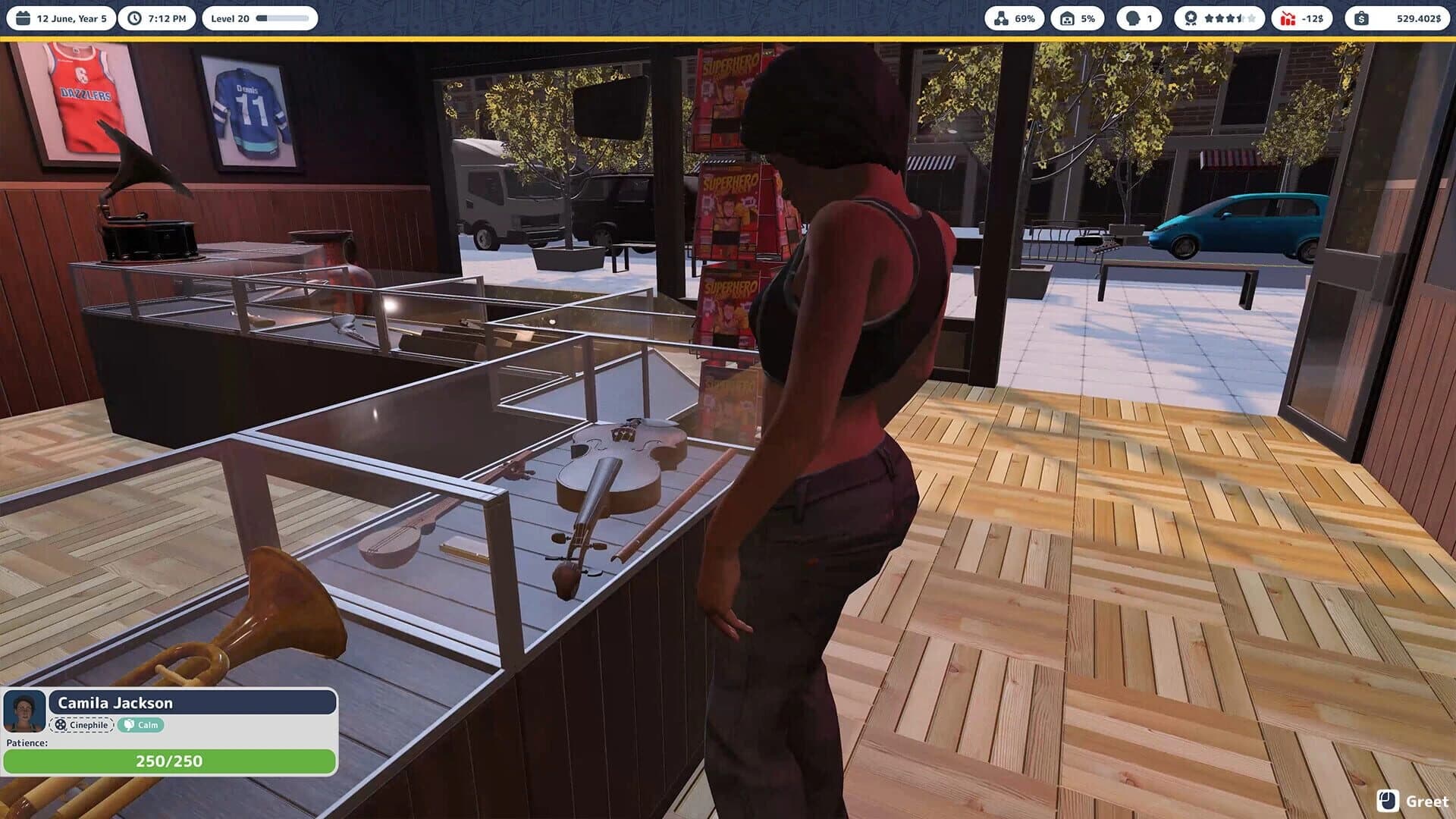Open the customer flow stat showing 69%
The height and width of the screenshot is (819, 1456).
click(1003, 18)
